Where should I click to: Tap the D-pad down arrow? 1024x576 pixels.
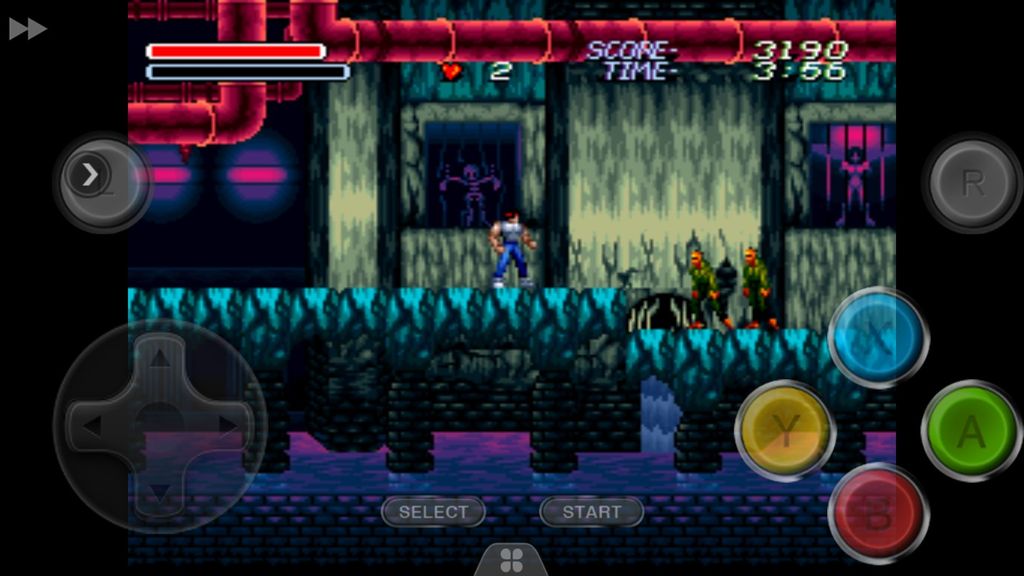159,492
